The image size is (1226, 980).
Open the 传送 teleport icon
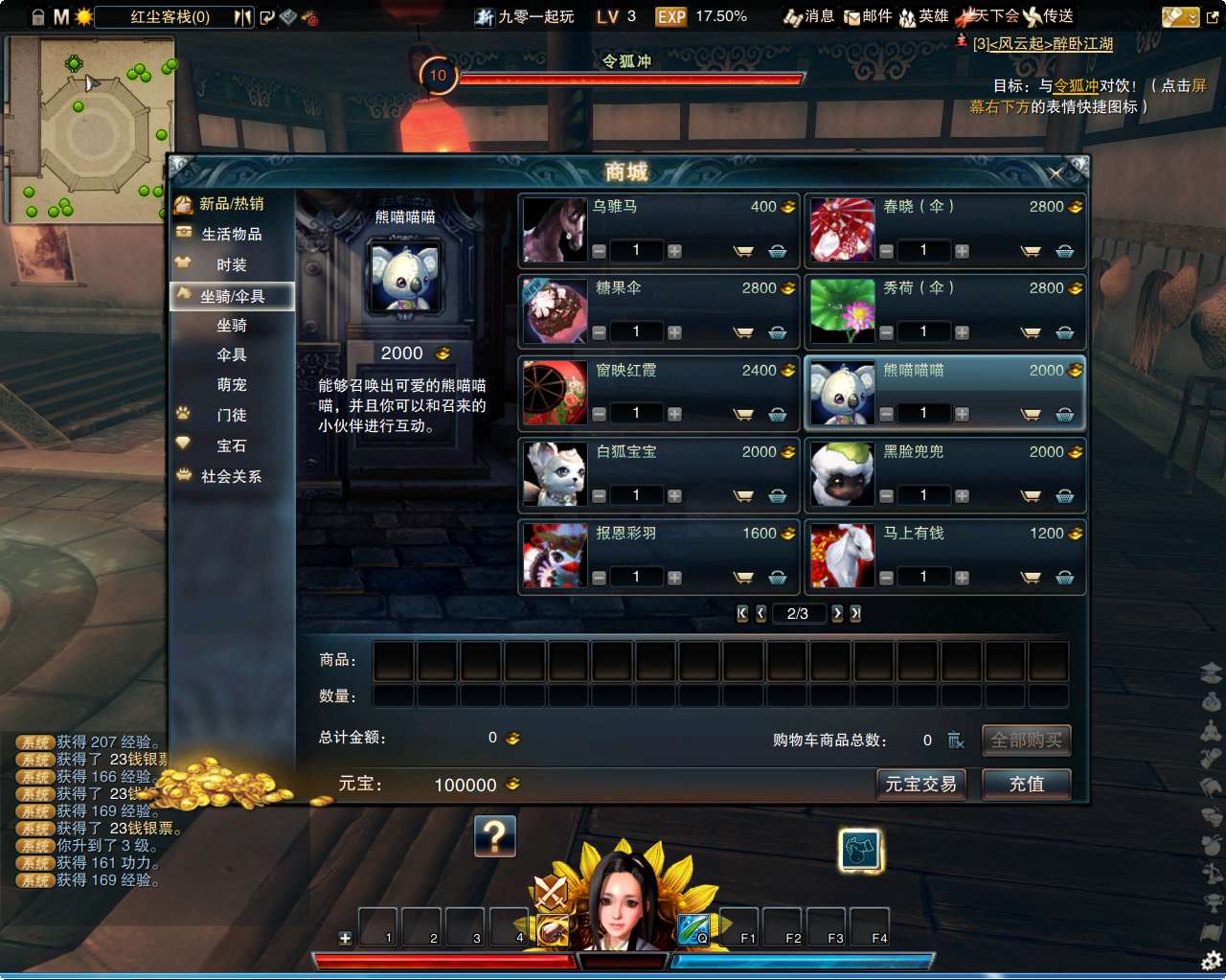1055,16
